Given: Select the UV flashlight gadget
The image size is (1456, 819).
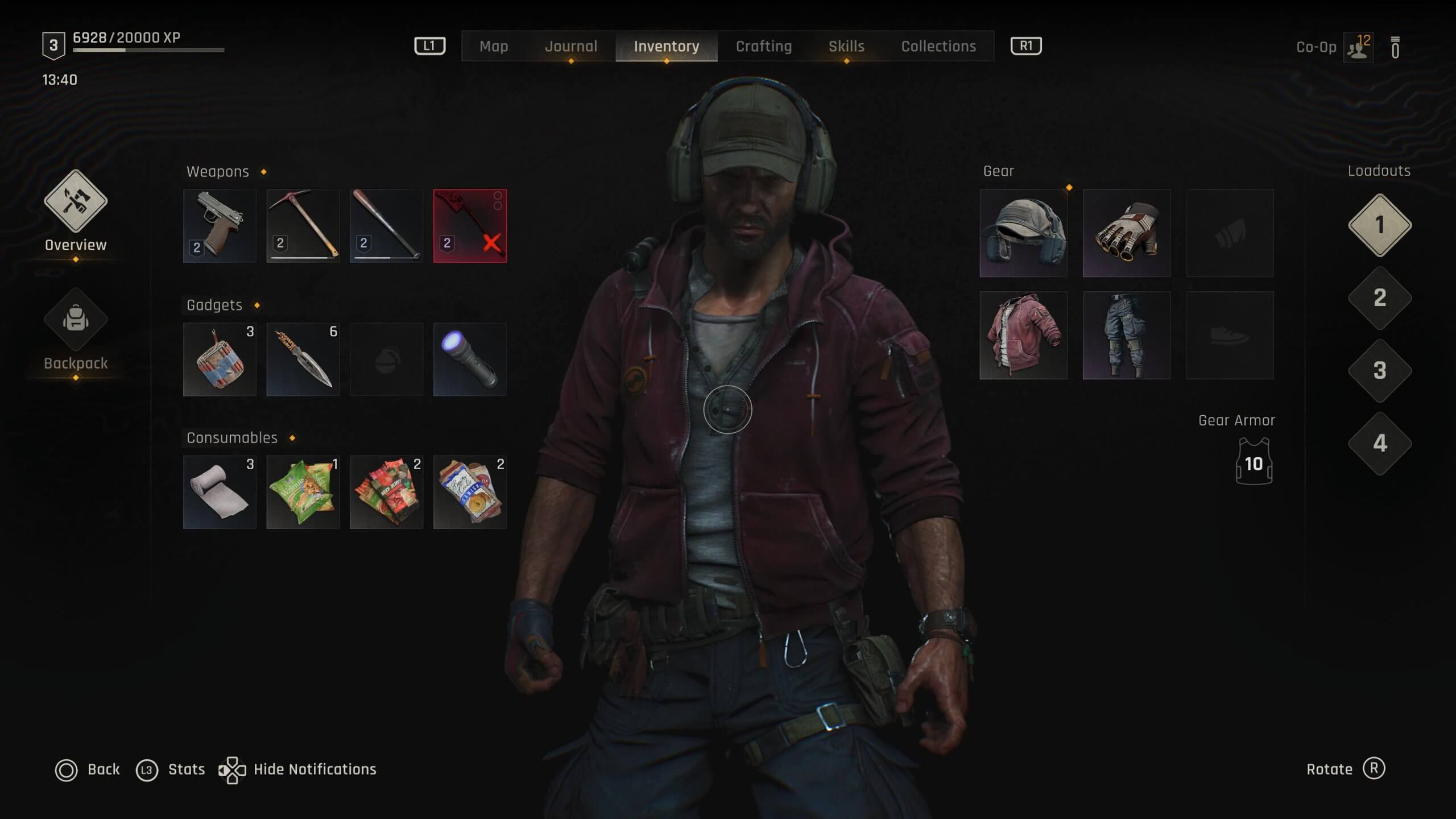Looking at the screenshot, I should click(470, 359).
